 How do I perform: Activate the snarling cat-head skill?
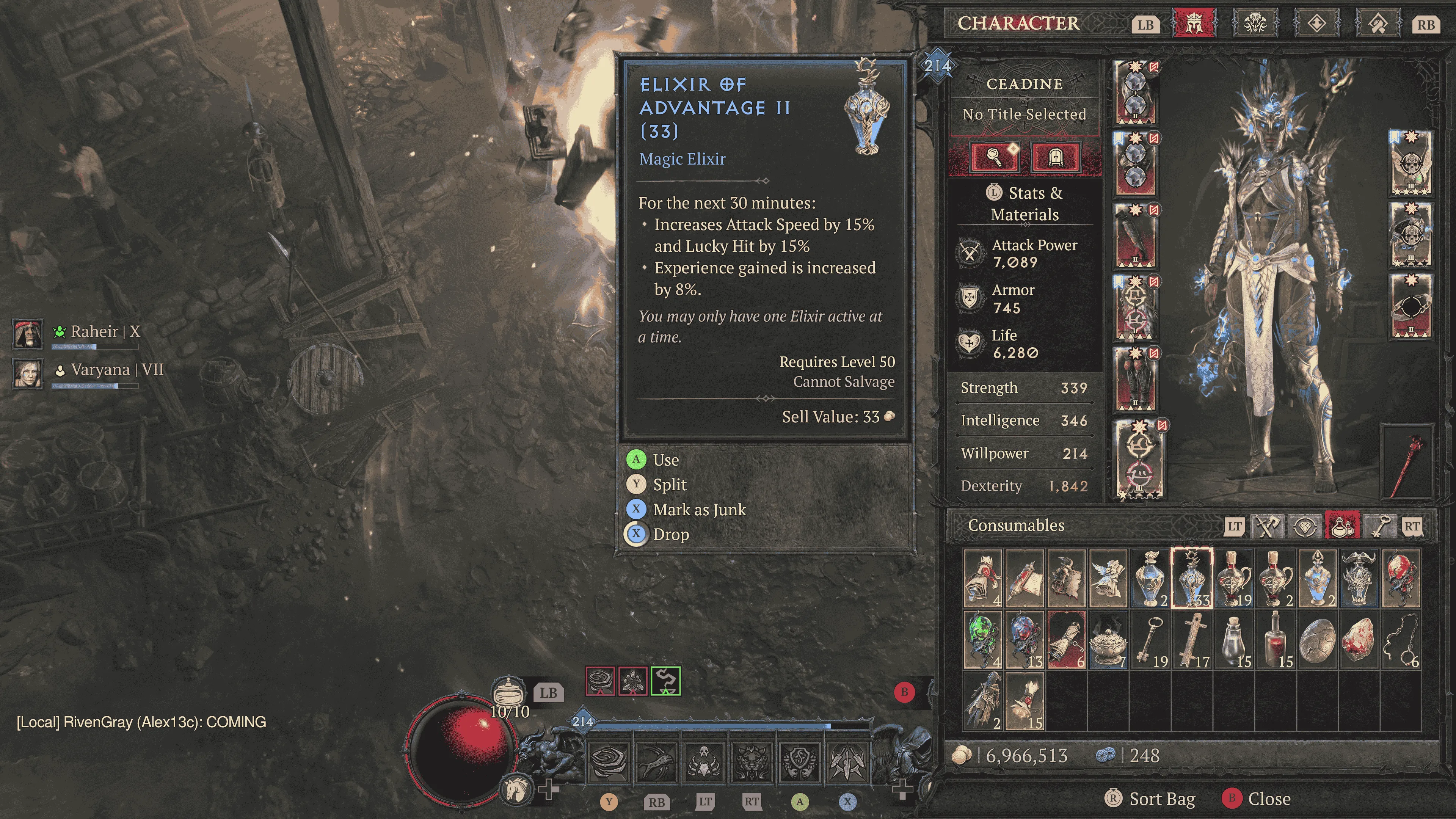tap(751, 760)
